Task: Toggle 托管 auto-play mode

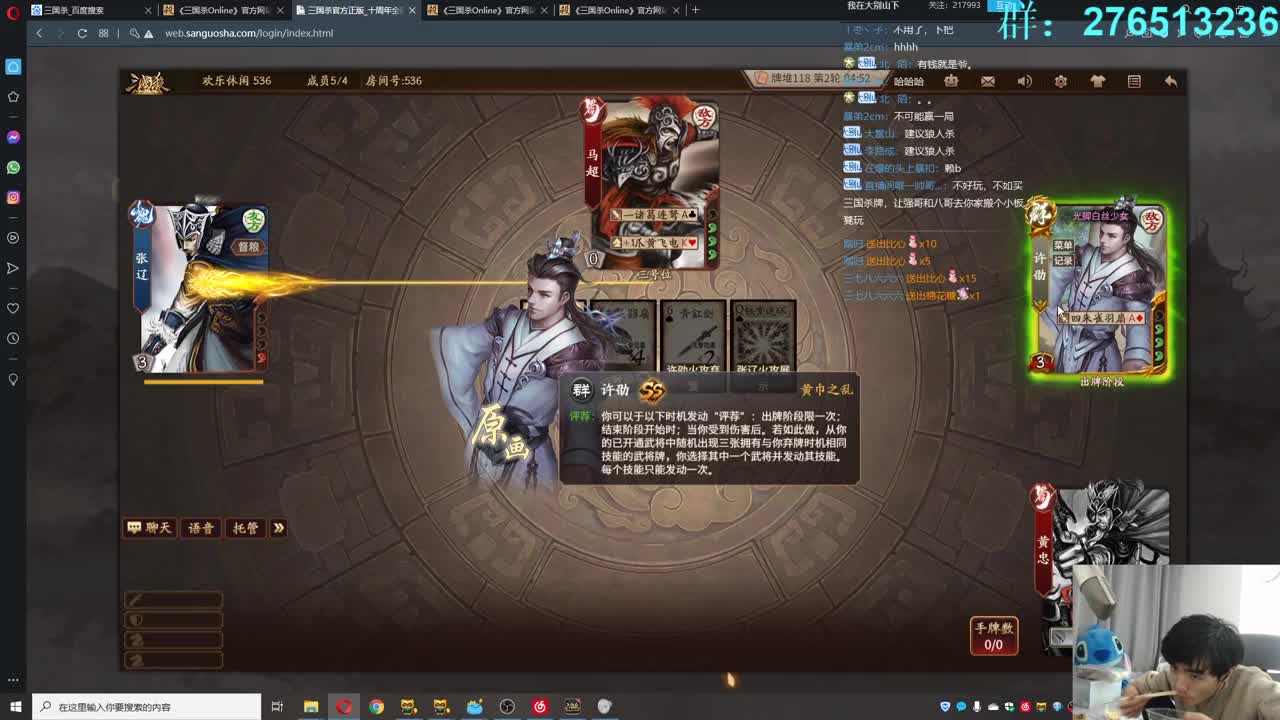Action: pos(246,528)
